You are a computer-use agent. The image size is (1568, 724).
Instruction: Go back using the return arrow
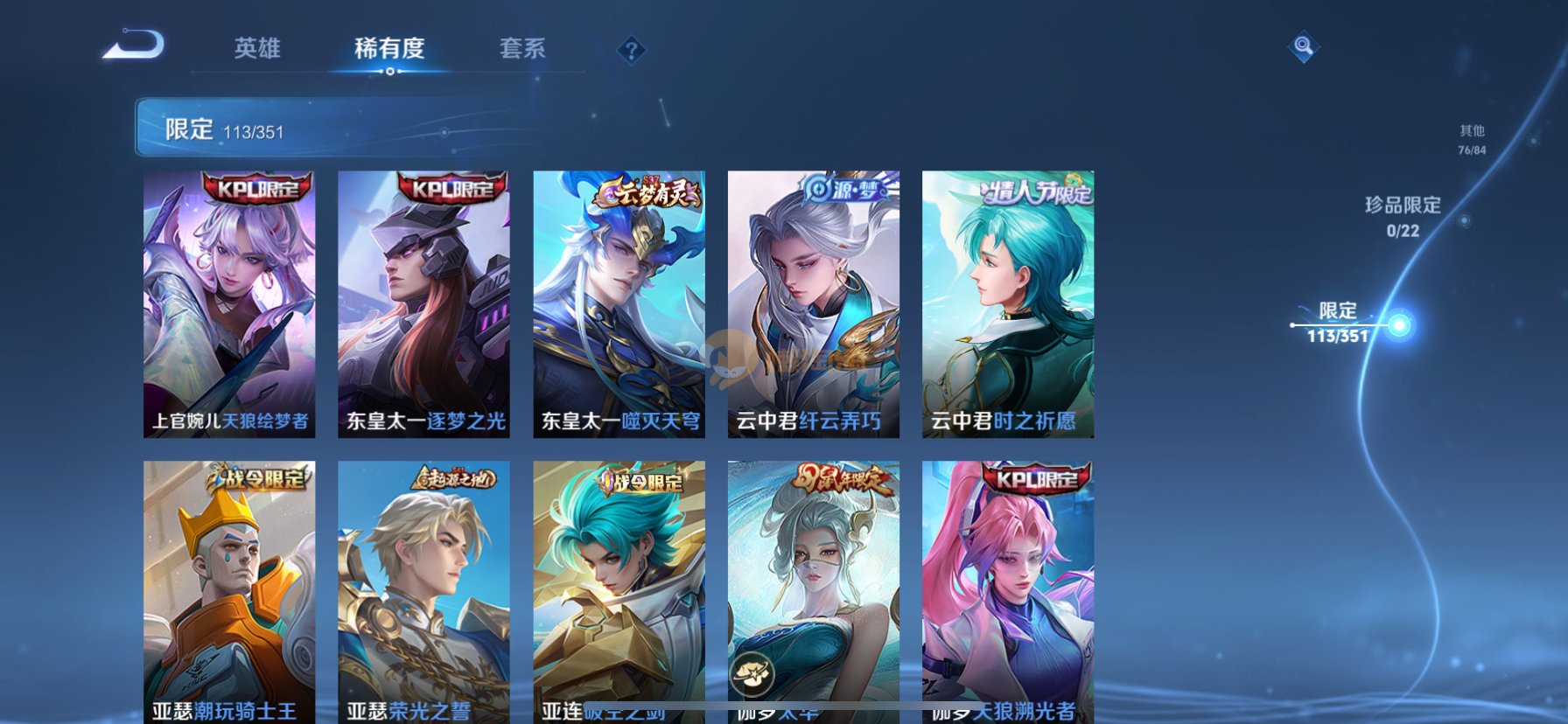point(134,45)
